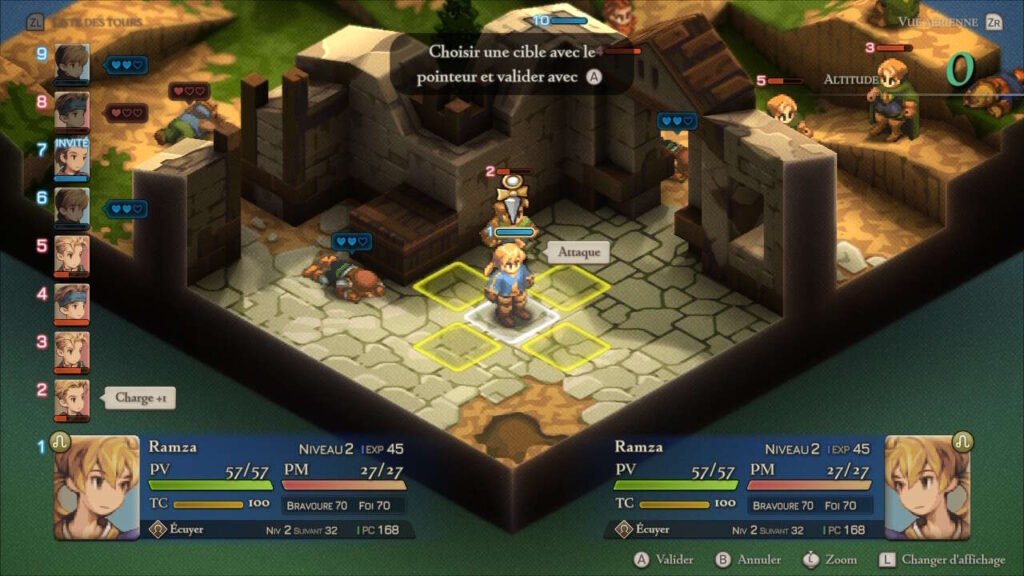
Task: Select turn 5 unit portrait in turn list
Action: 72,255
